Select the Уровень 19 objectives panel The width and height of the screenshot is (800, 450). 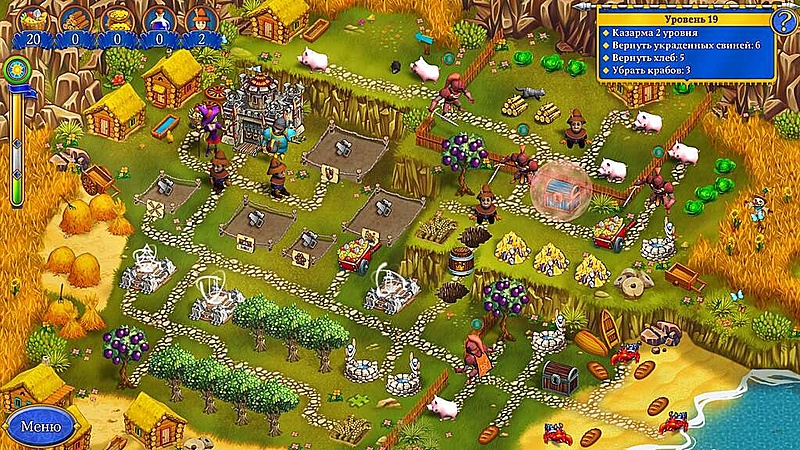tap(686, 45)
